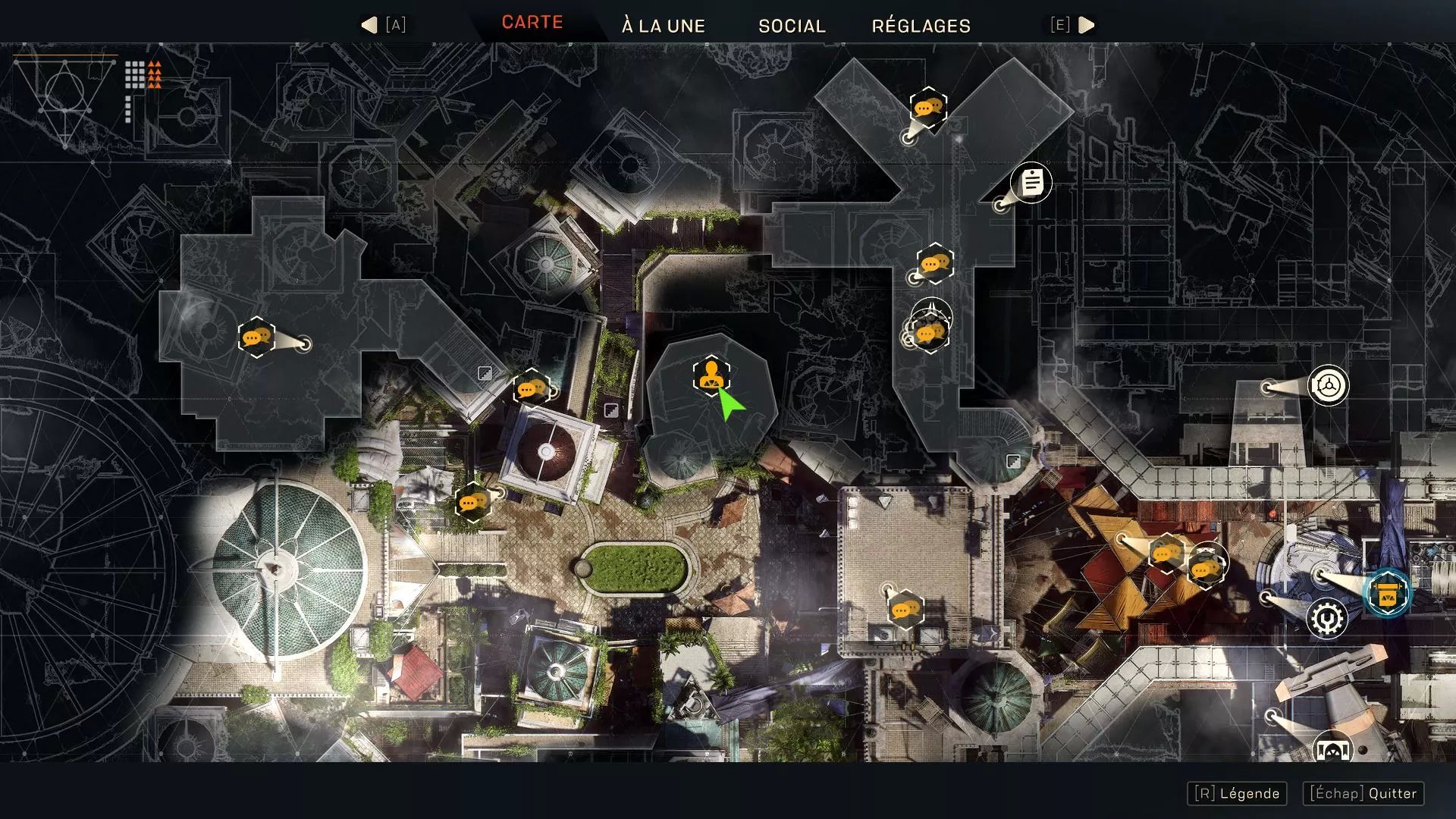Select the white circular three-dot map marker
The width and height of the screenshot is (1456, 819).
pyautogui.click(x=1328, y=386)
